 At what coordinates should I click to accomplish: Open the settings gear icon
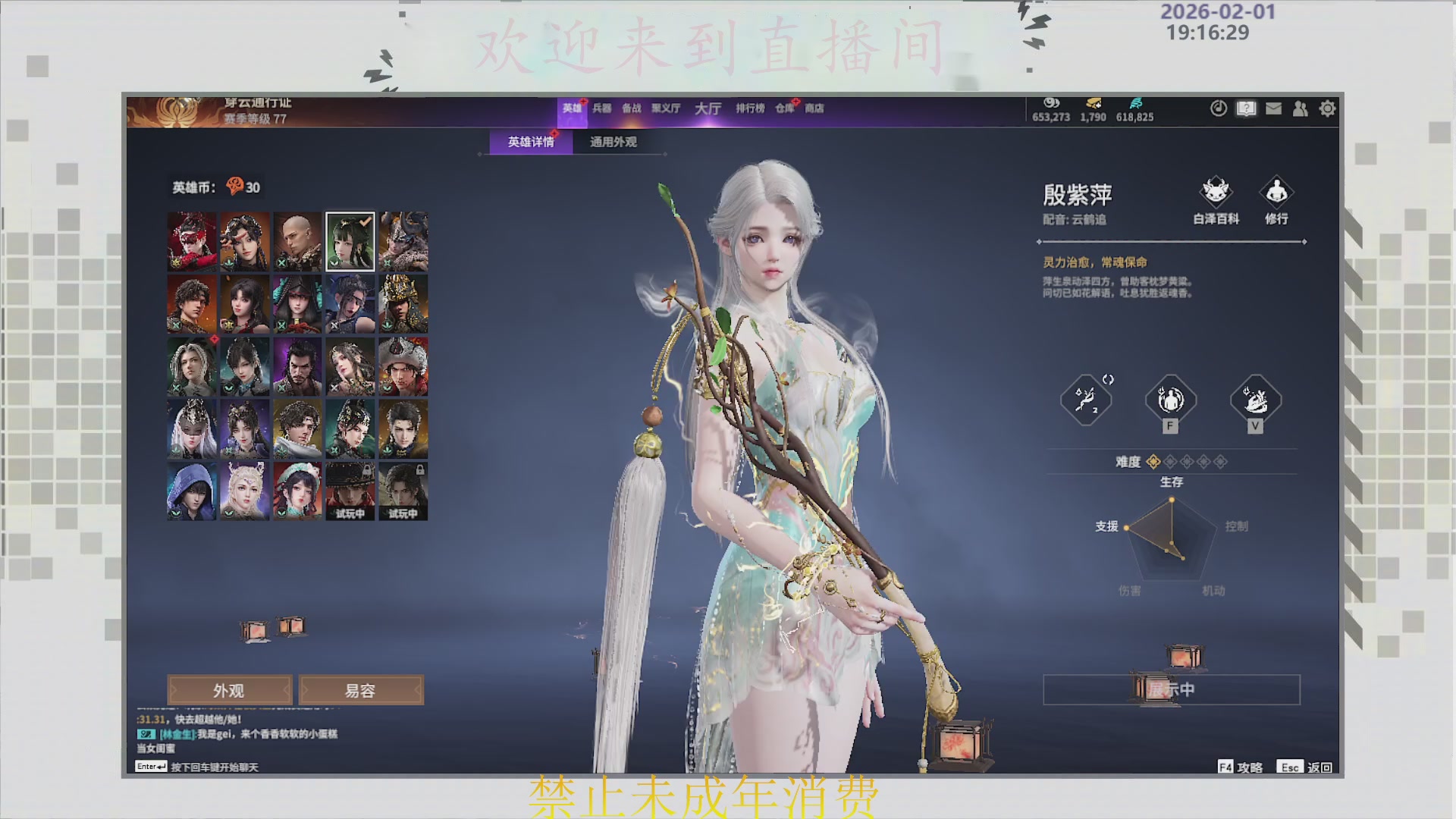click(1327, 108)
